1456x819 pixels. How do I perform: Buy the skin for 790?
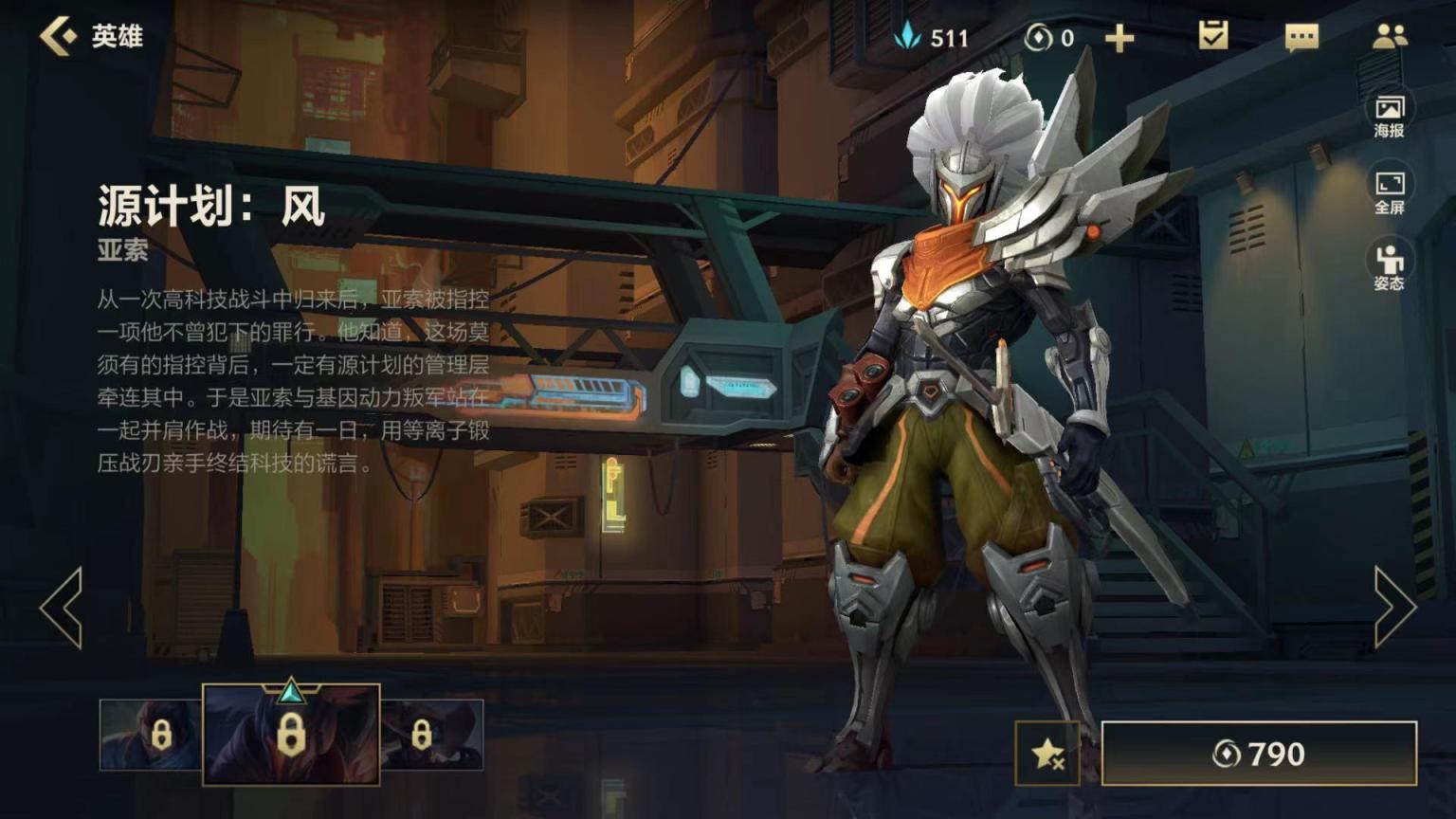[x=1259, y=754]
